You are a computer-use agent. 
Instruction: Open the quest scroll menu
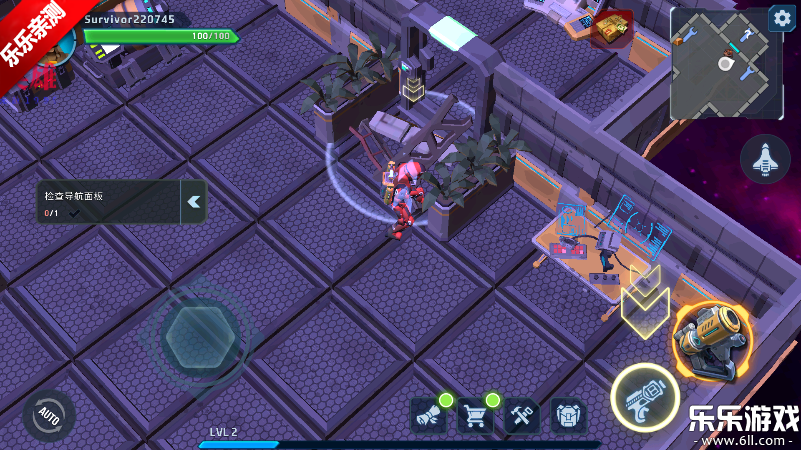click(427, 414)
